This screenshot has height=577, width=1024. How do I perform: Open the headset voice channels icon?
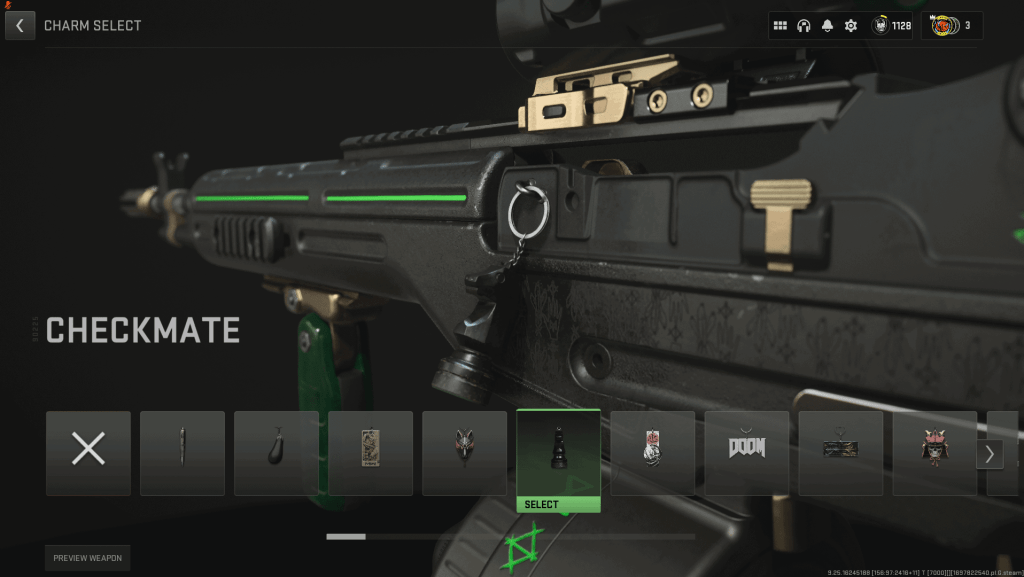804,26
